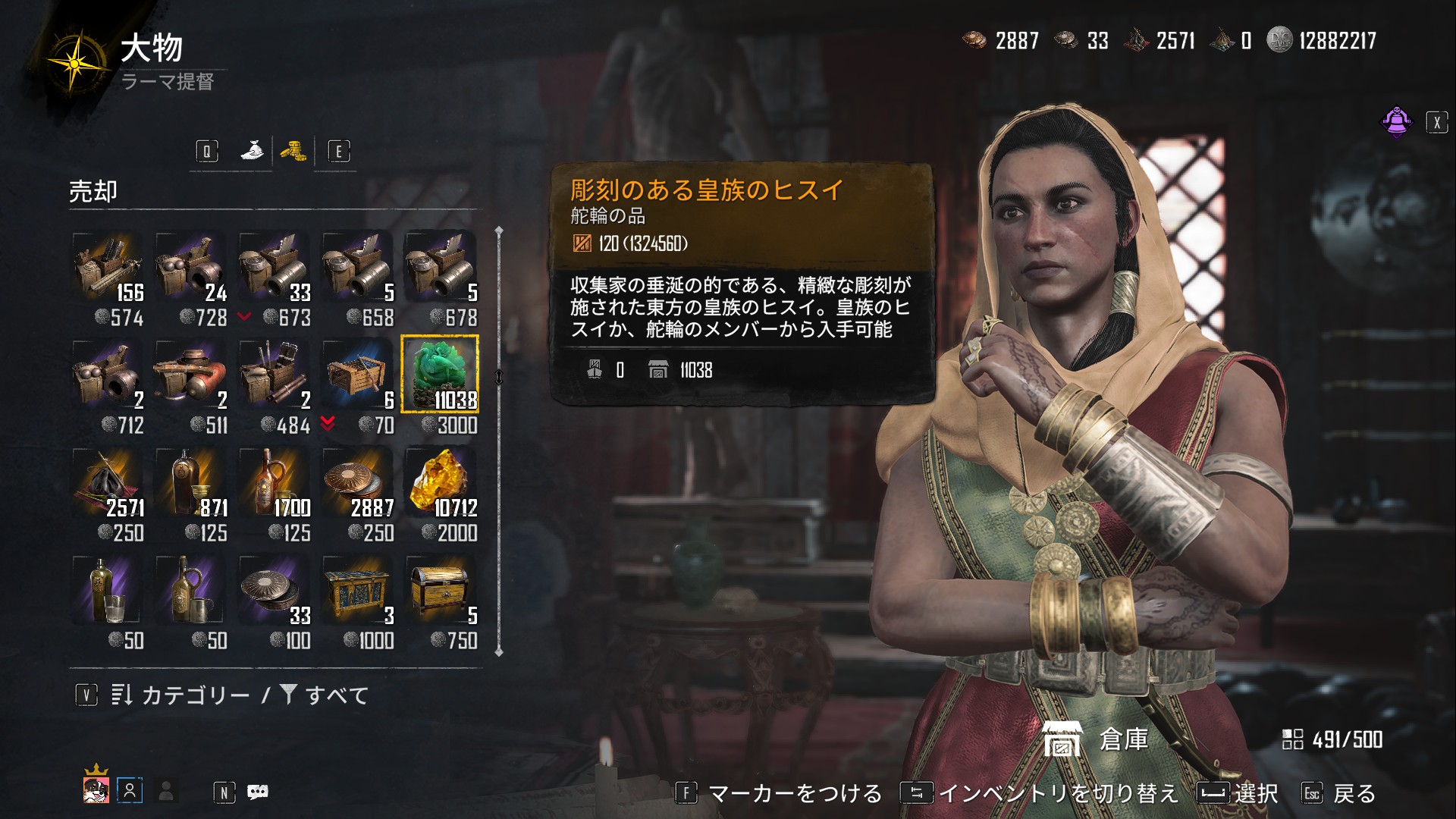This screenshot has width=1456, height=819.
Task: Select the cargo stack of 24 priced 728
Action: [x=190, y=267]
